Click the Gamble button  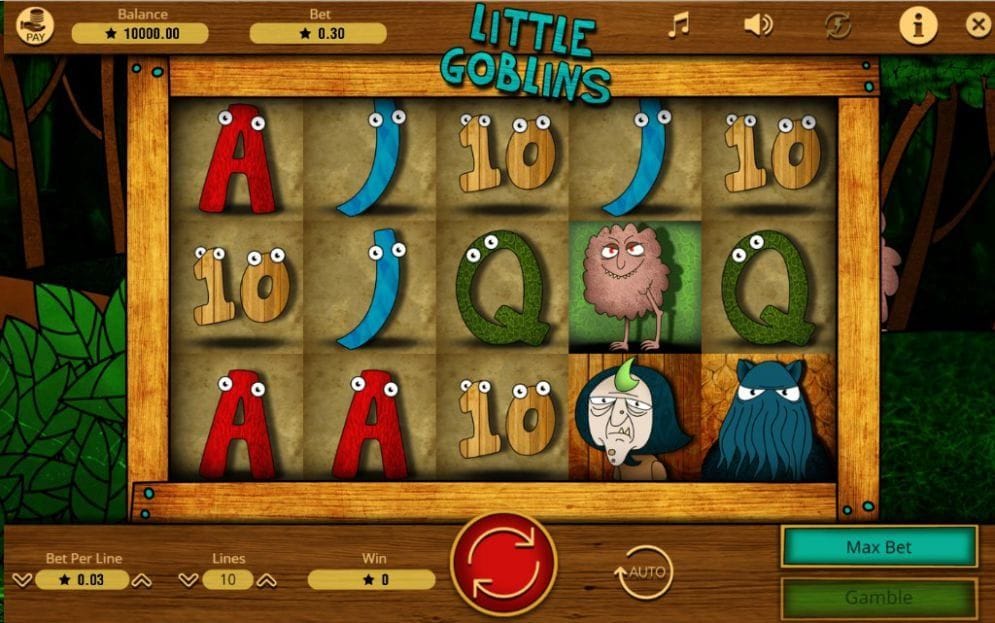(x=878, y=597)
